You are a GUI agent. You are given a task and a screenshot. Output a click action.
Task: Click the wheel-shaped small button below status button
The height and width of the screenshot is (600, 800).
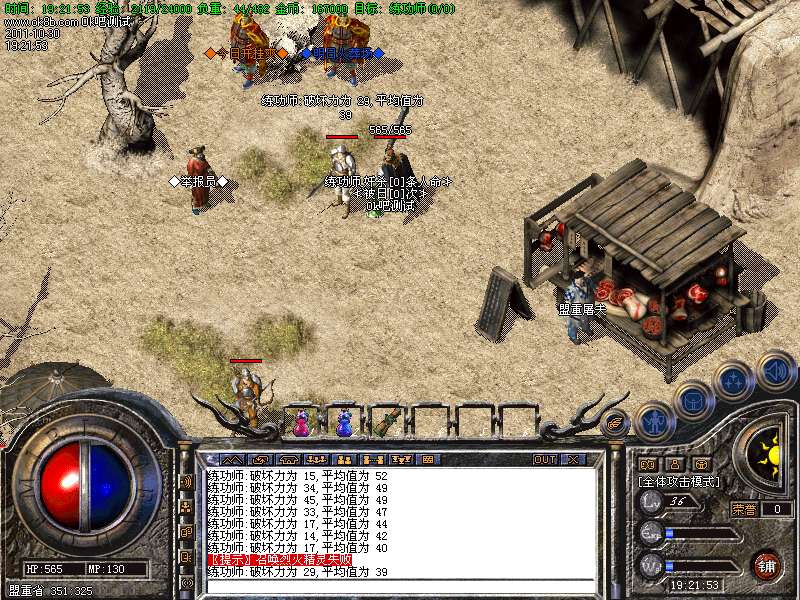coord(647,464)
